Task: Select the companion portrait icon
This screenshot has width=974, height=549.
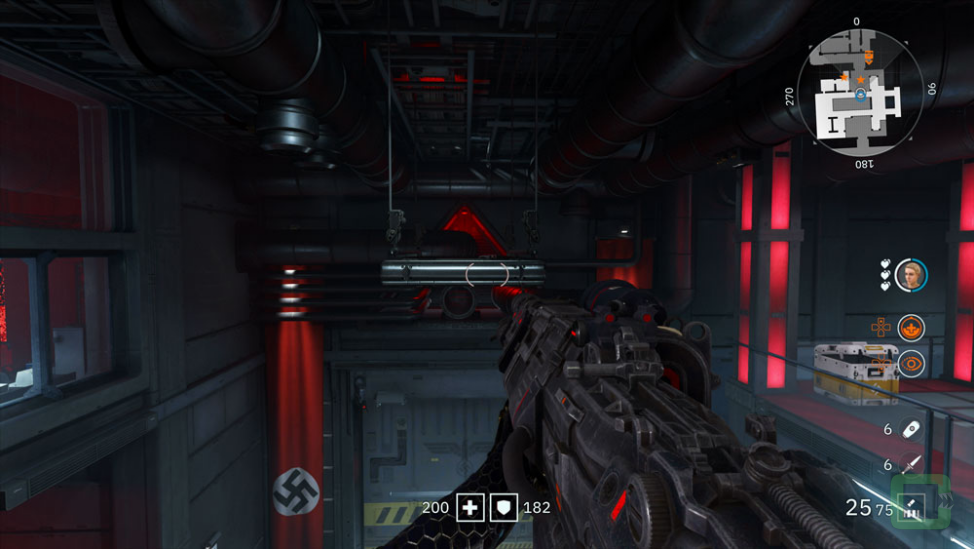Action: [x=910, y=274]
